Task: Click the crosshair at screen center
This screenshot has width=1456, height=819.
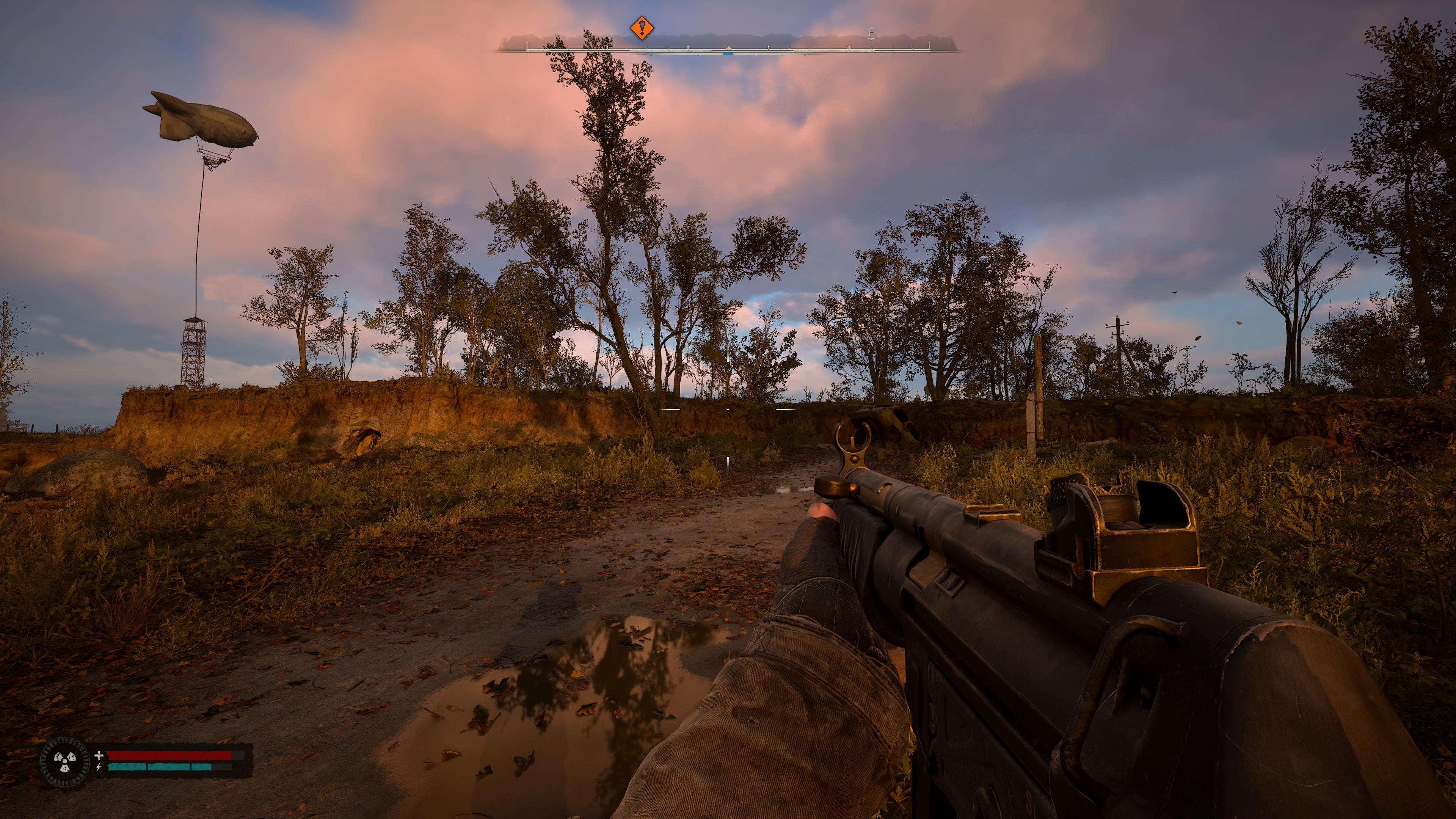Action: pos(728,409)
